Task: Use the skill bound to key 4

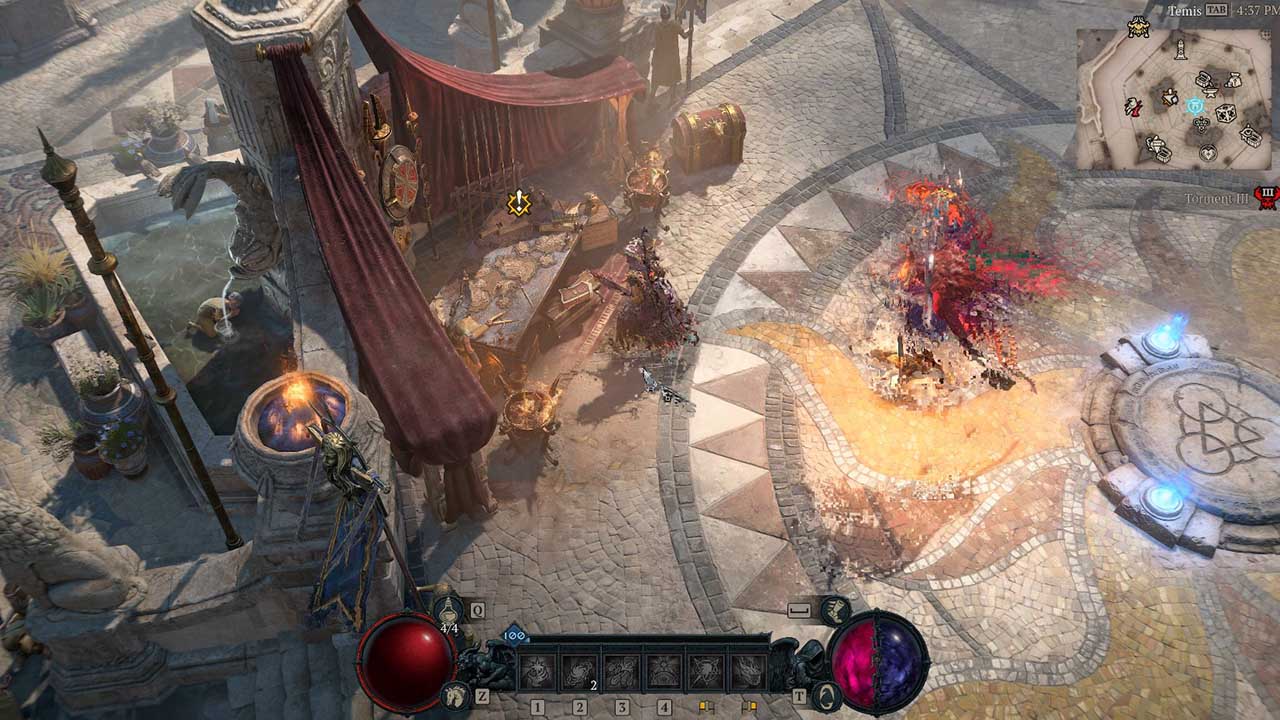Action: click(x=664, y=671)
